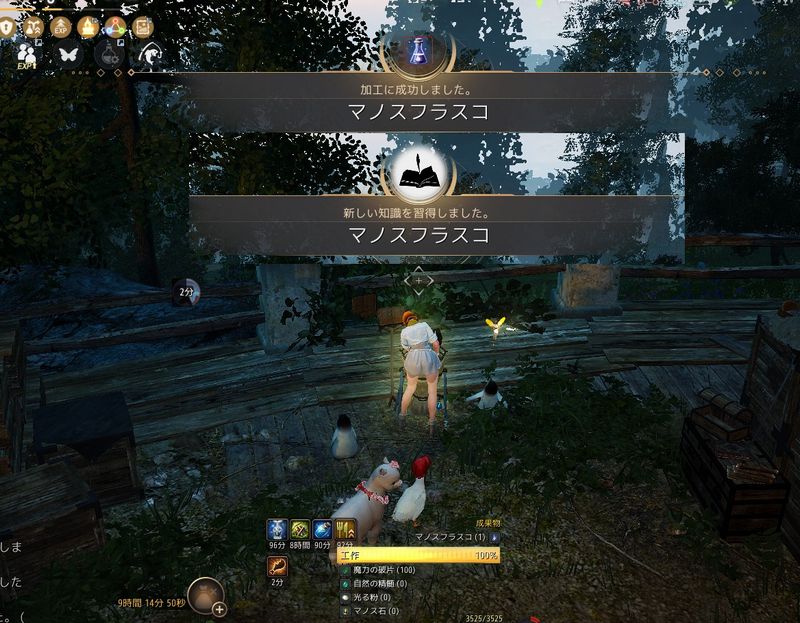Select the white butterfly icon

[69, 55]
